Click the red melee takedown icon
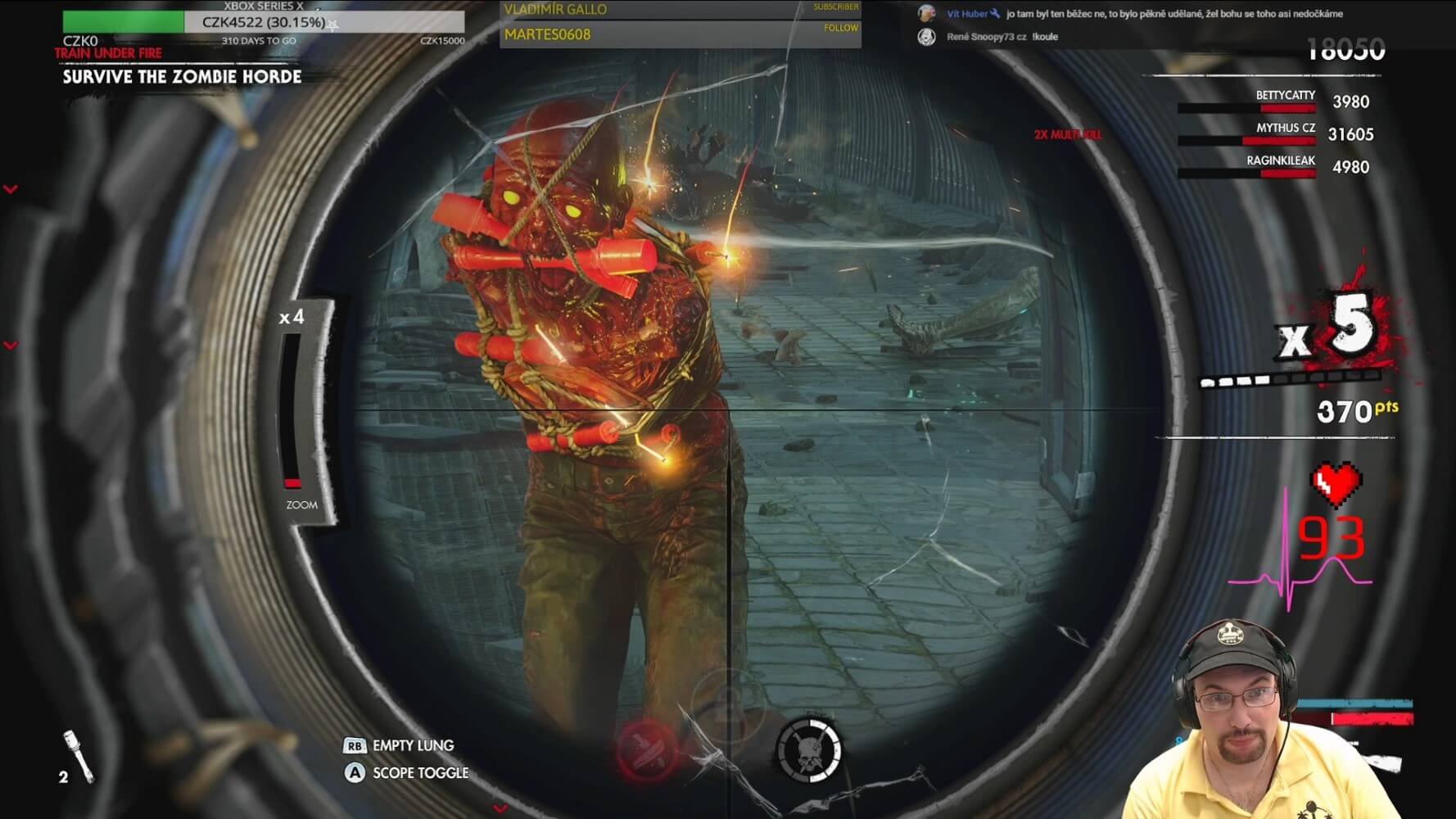The height and width of the screenshot is (819, 1456). (646, 749)
